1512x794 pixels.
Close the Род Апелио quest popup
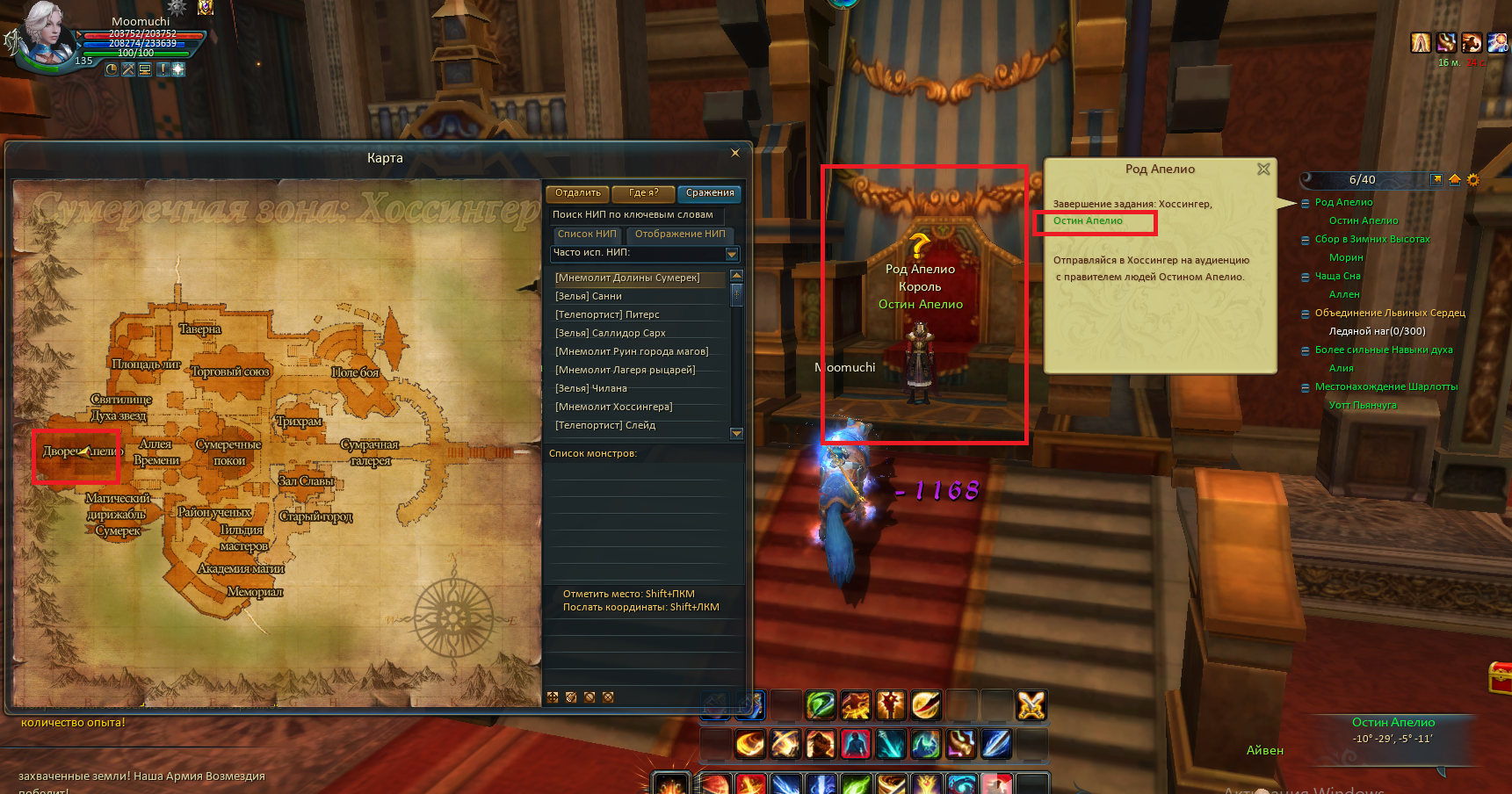pyautogui.click(x=1263, y=169)
